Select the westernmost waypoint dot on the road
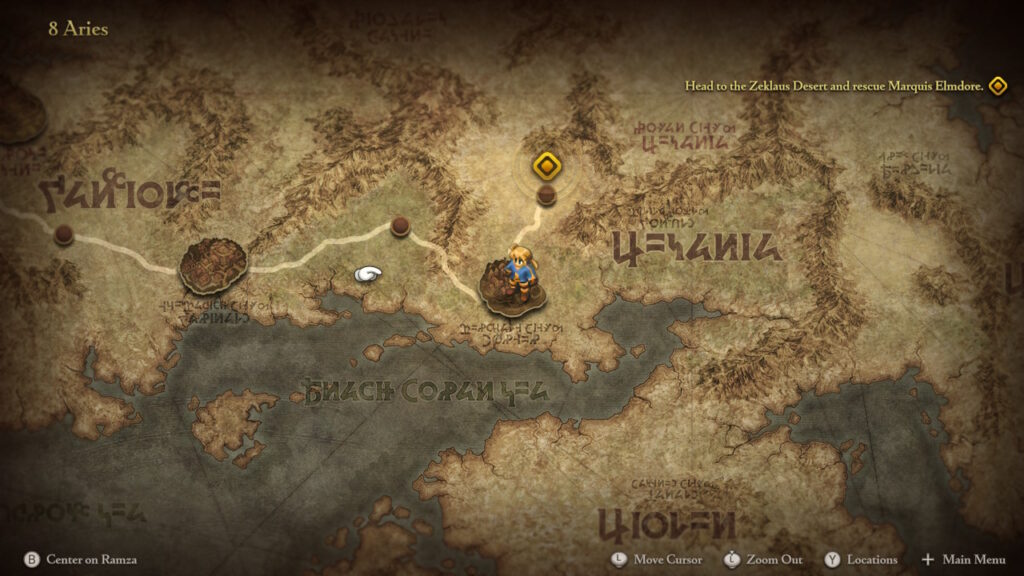 64,234
